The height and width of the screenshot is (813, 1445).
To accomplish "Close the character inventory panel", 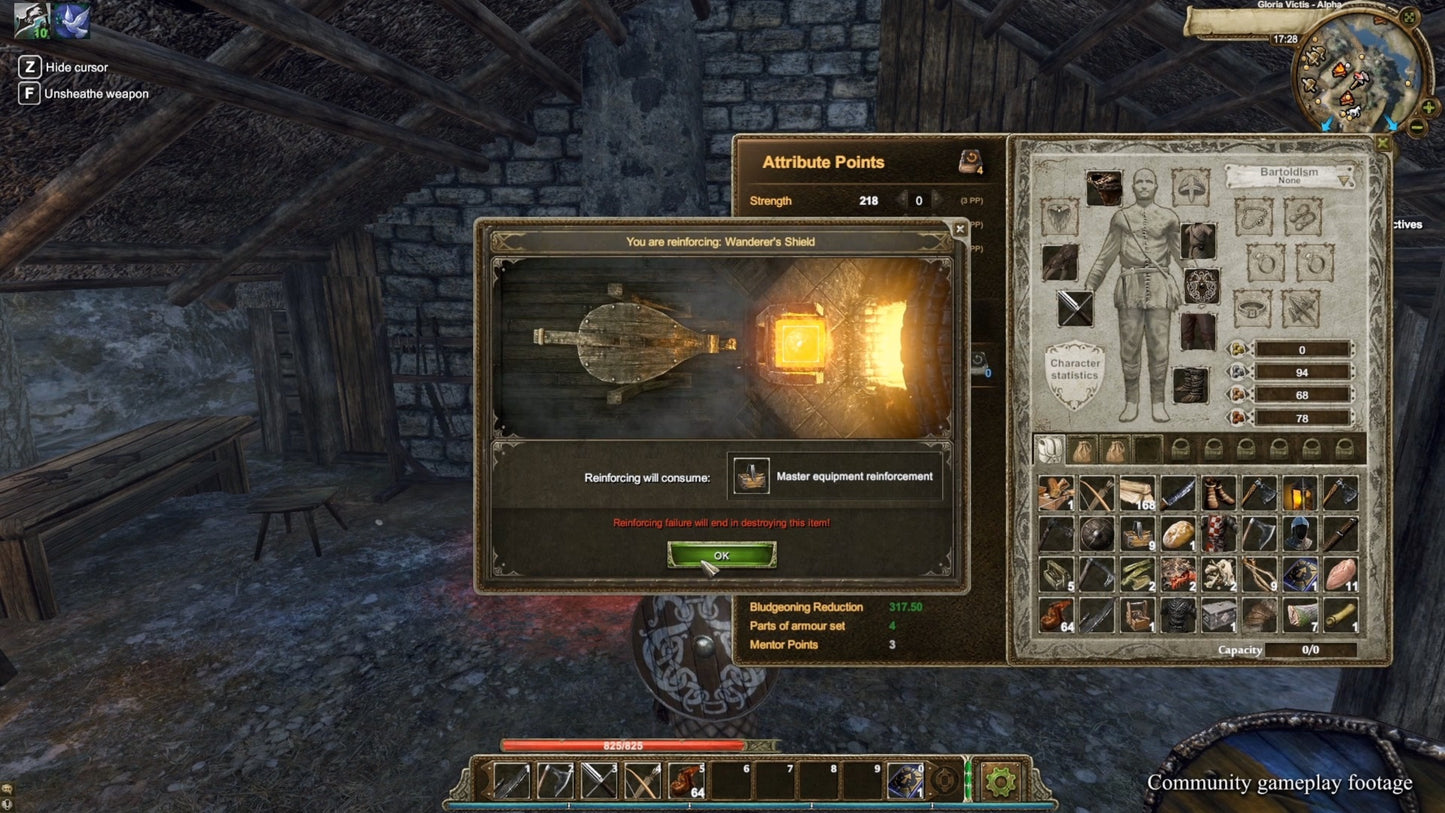I will coord(1382,144).
